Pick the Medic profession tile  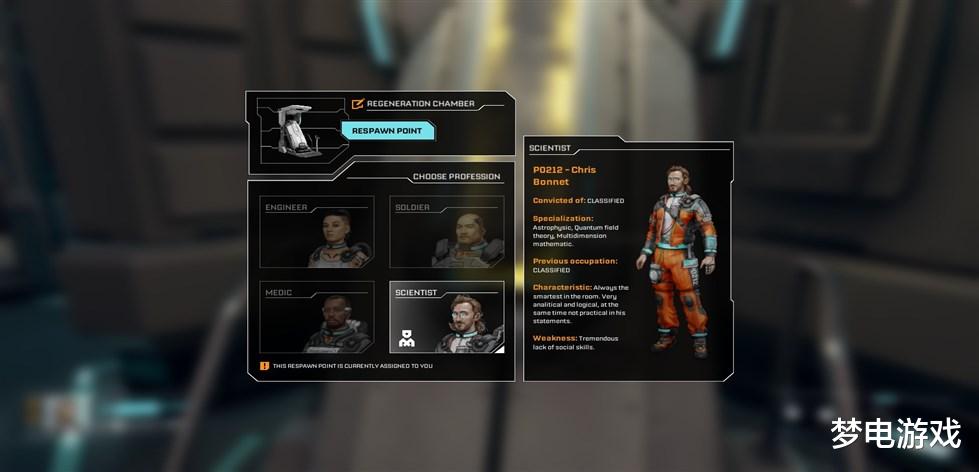[x=317, y=317]
